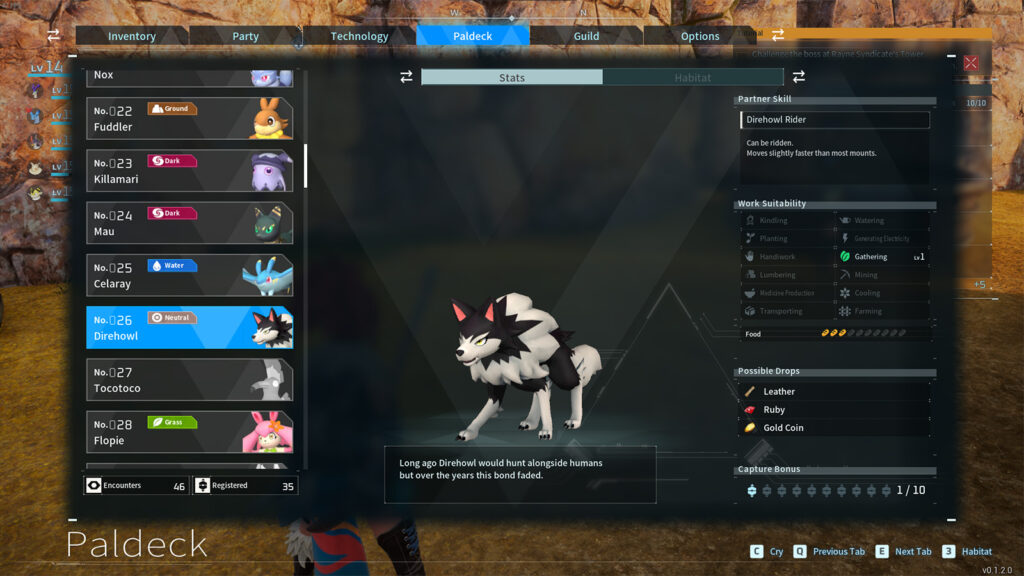Open the Guild tab

(586, 36)
